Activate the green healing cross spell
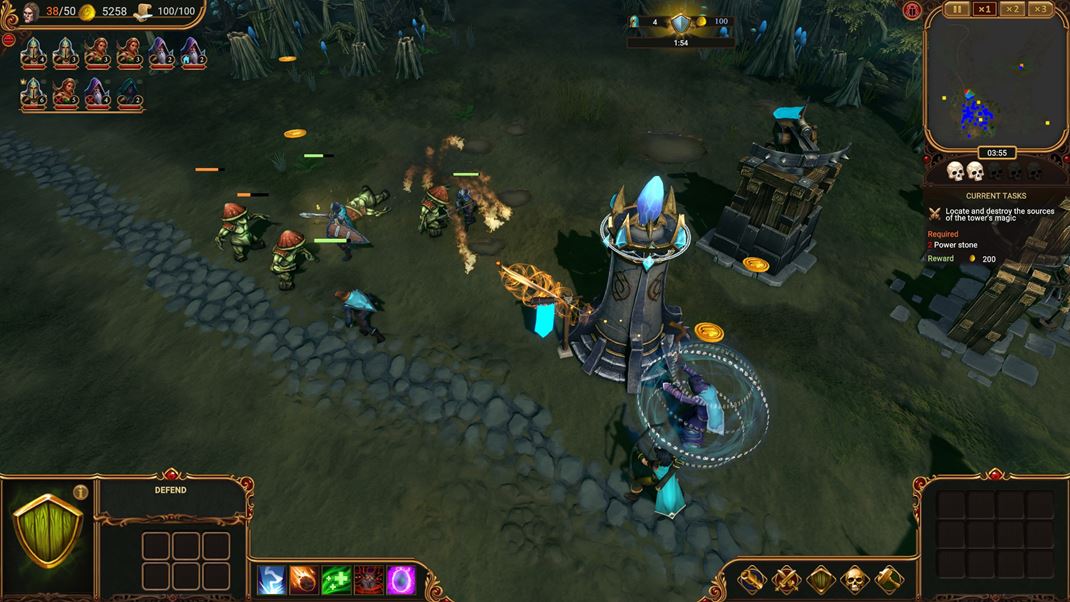The width and height of the screenshot is (1070, 602). coord(336,579)
